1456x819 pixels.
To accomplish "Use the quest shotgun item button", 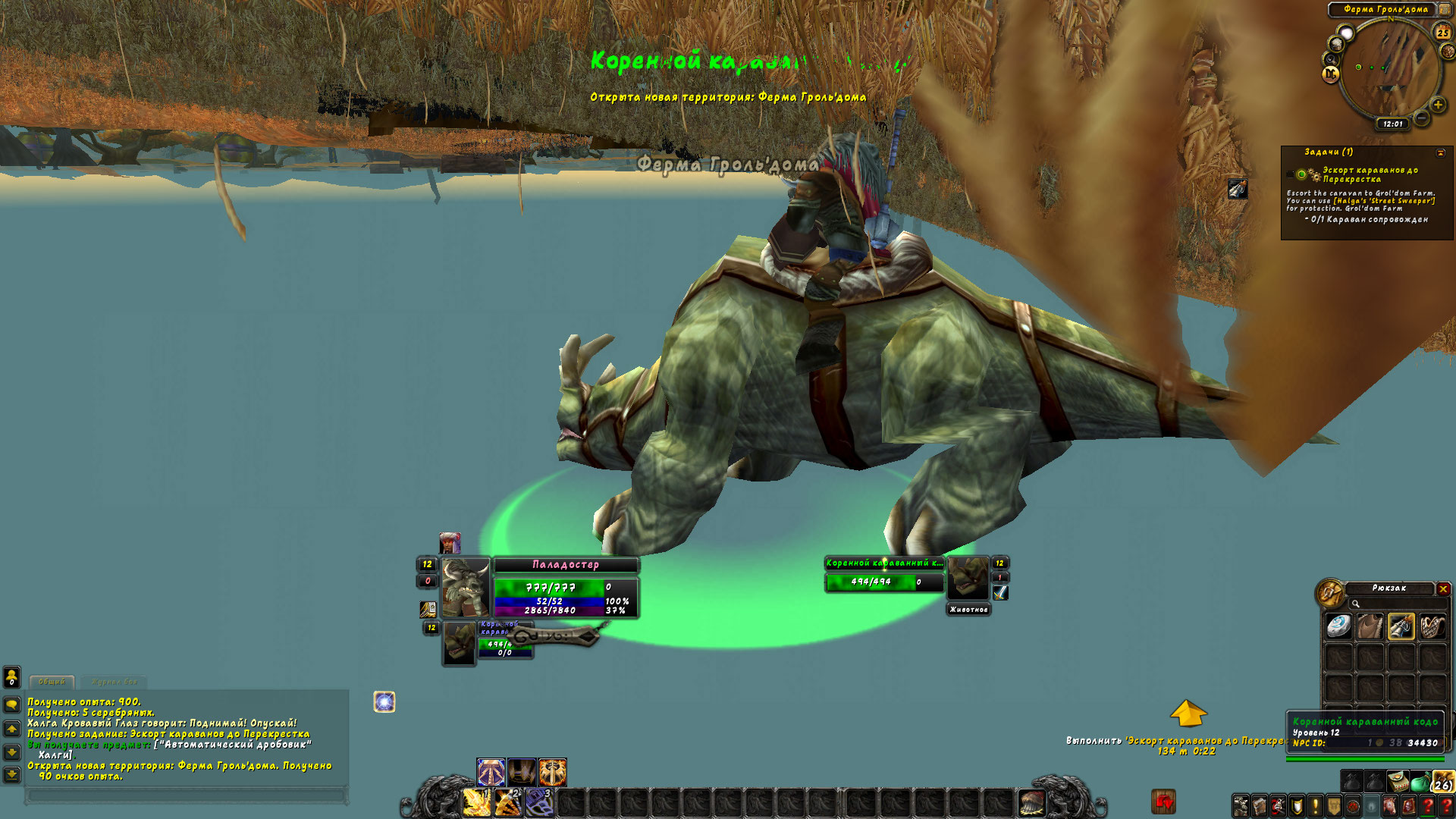I will coord(1237,189).
